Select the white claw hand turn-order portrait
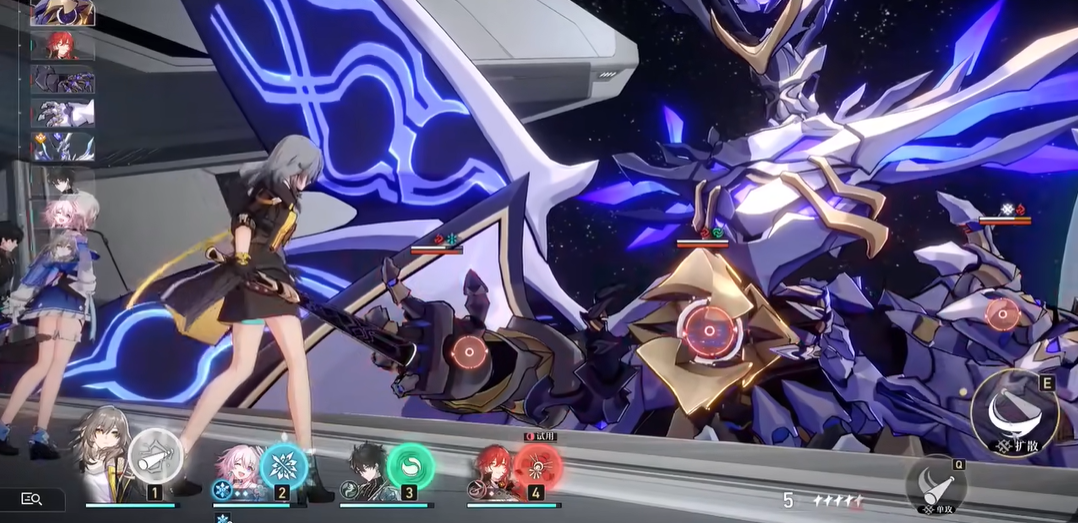The width and height of the screenshot is (1078, 523). click(x=63, y=112)
